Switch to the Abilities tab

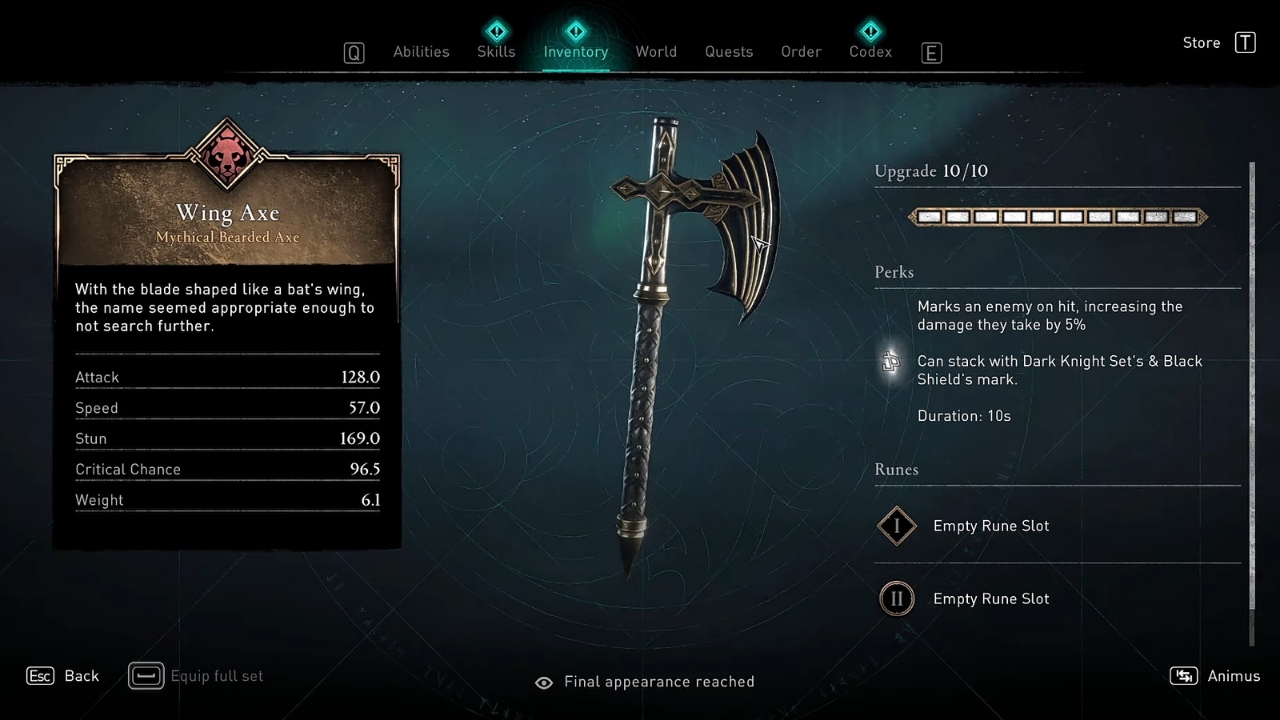(421, 52)
